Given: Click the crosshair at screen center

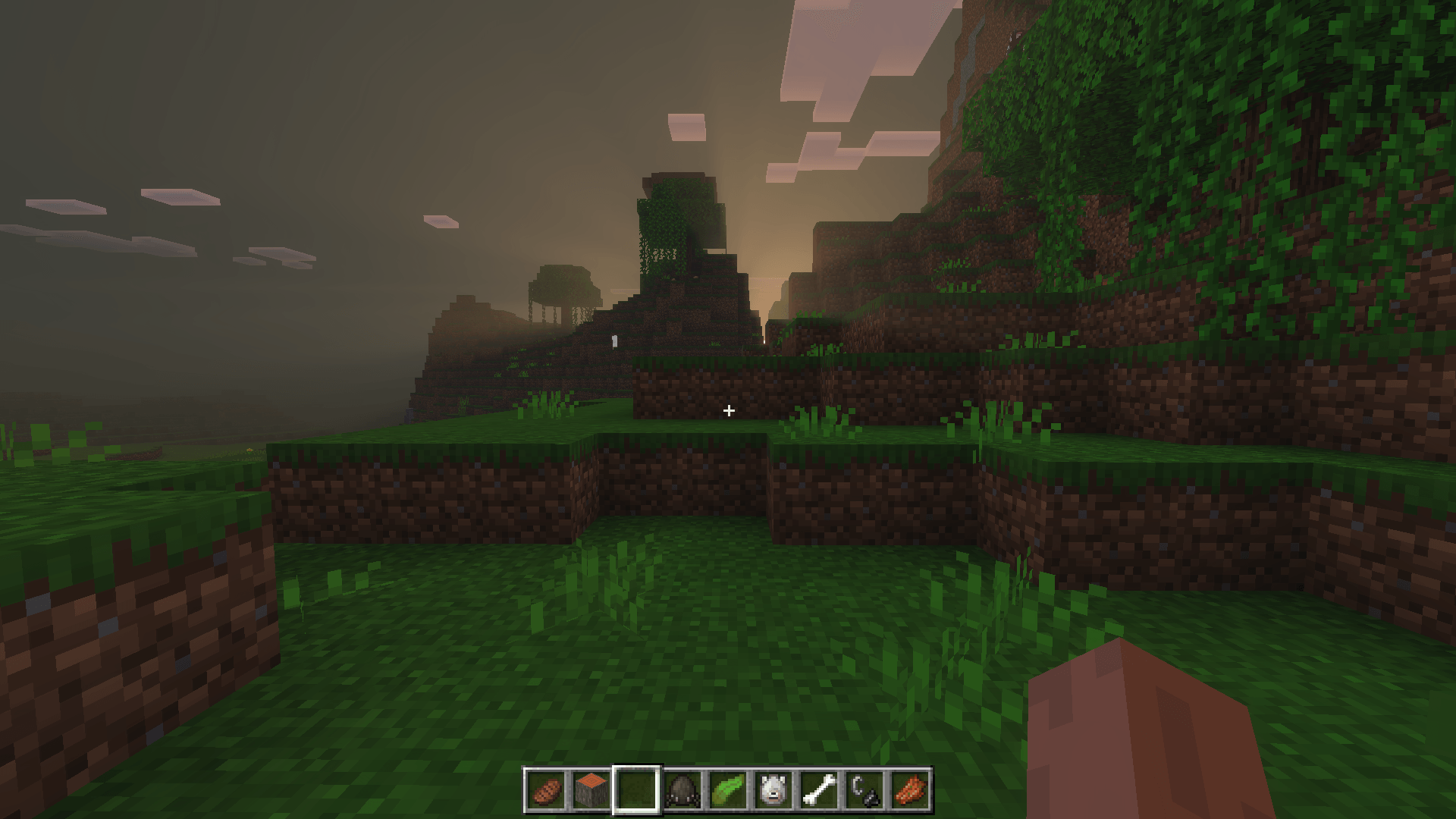Looking at the screenshot, I should tap(728, 410).
